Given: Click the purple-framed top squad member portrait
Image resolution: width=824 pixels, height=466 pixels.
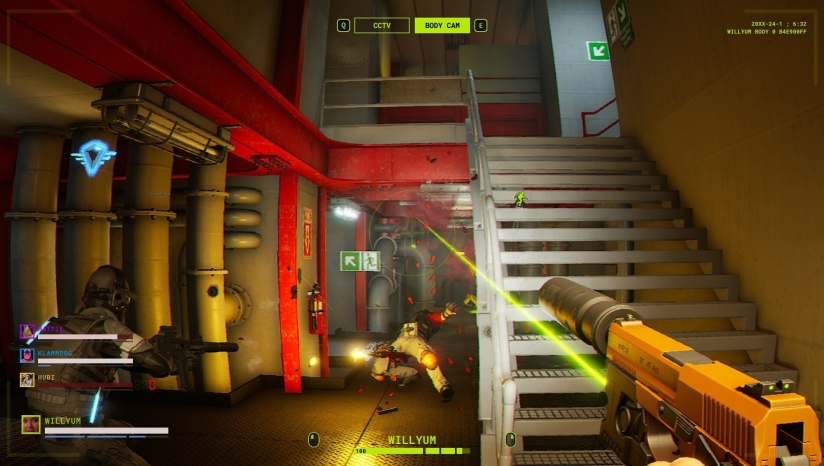Looking at the screenshot, I should pos(27,329).
